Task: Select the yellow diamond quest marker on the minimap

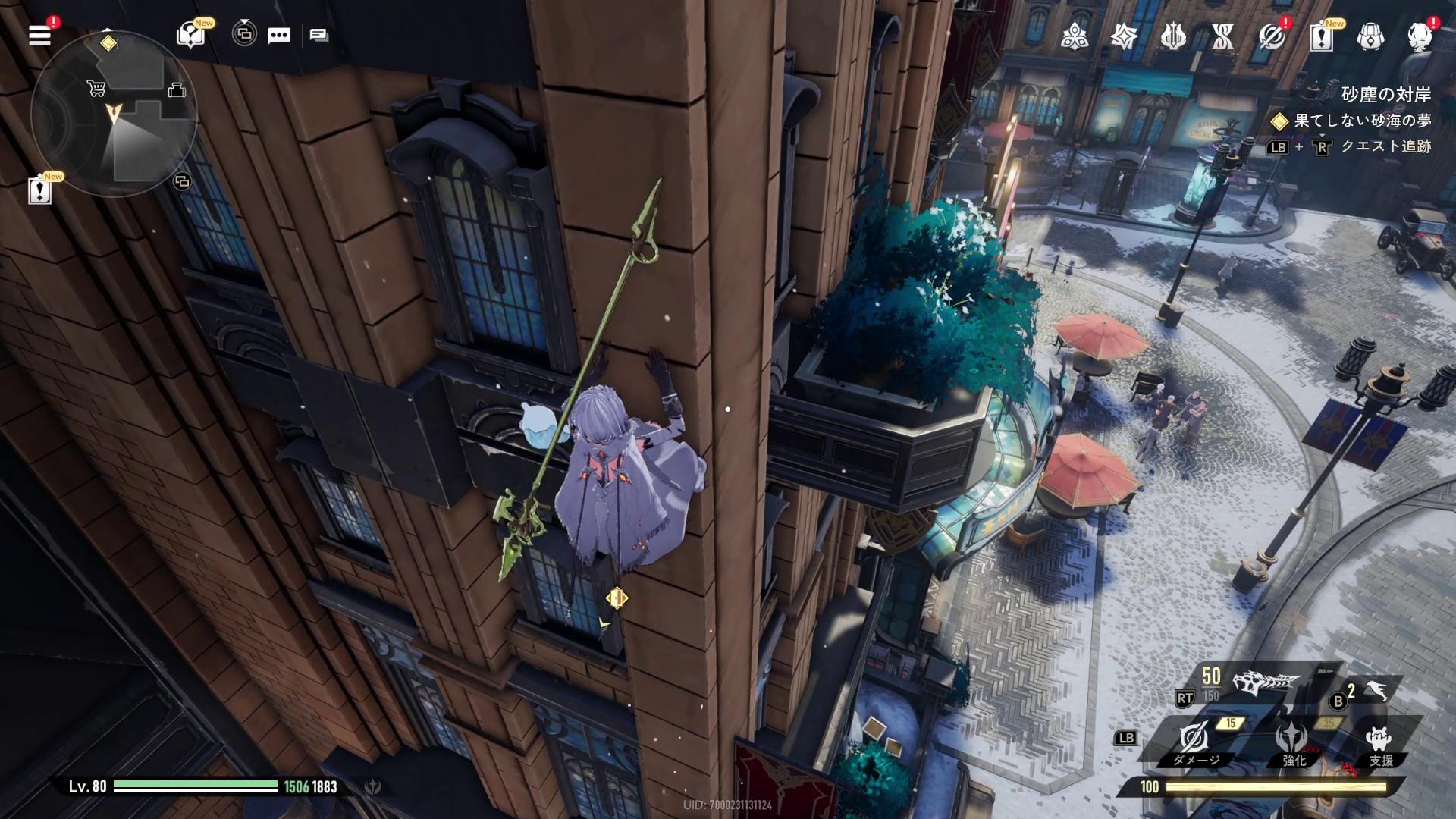Action: [x=108, y=42]
